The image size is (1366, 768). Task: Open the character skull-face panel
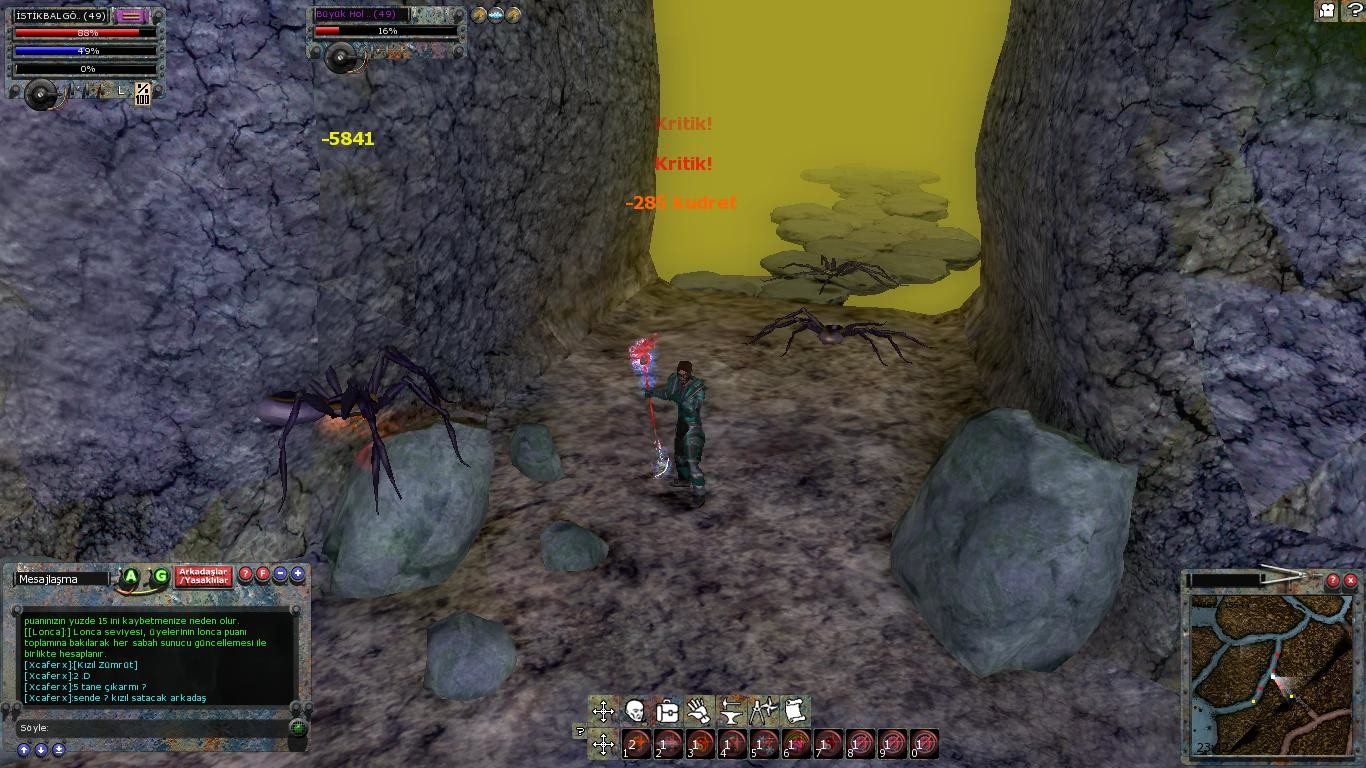pos(635,711)
